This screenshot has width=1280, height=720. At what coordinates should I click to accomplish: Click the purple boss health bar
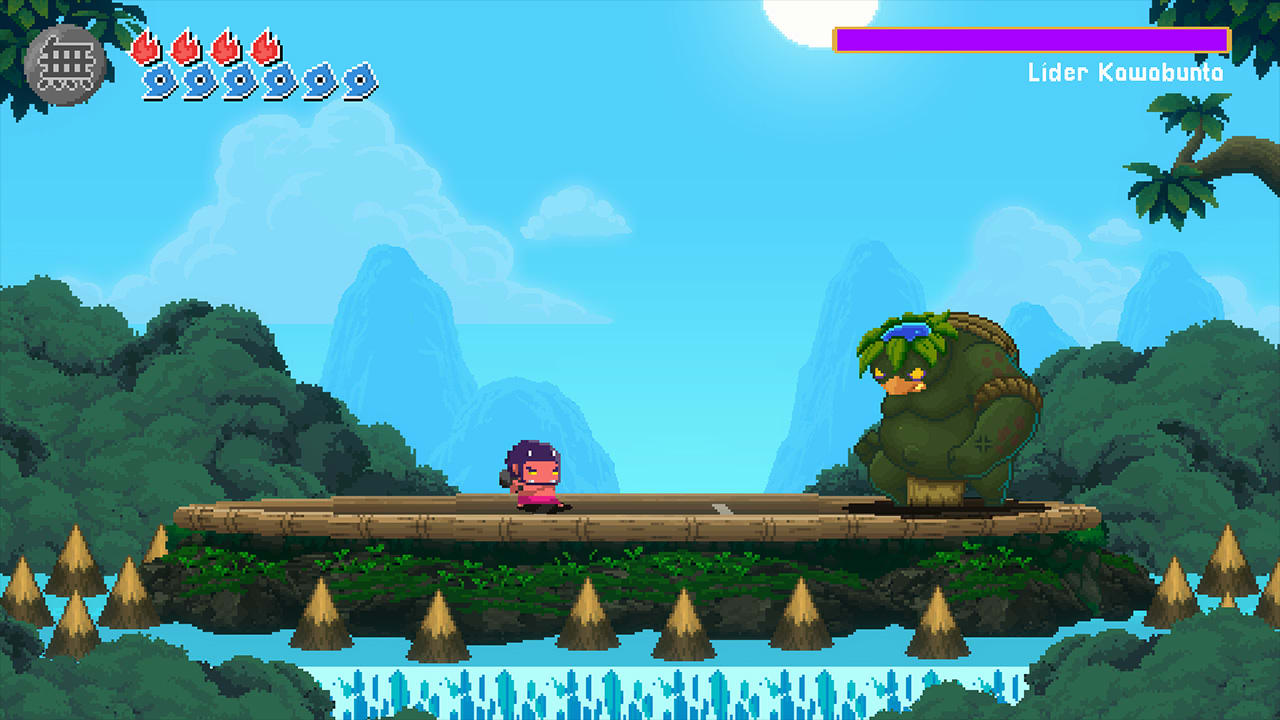click(x=1030, y=38)
